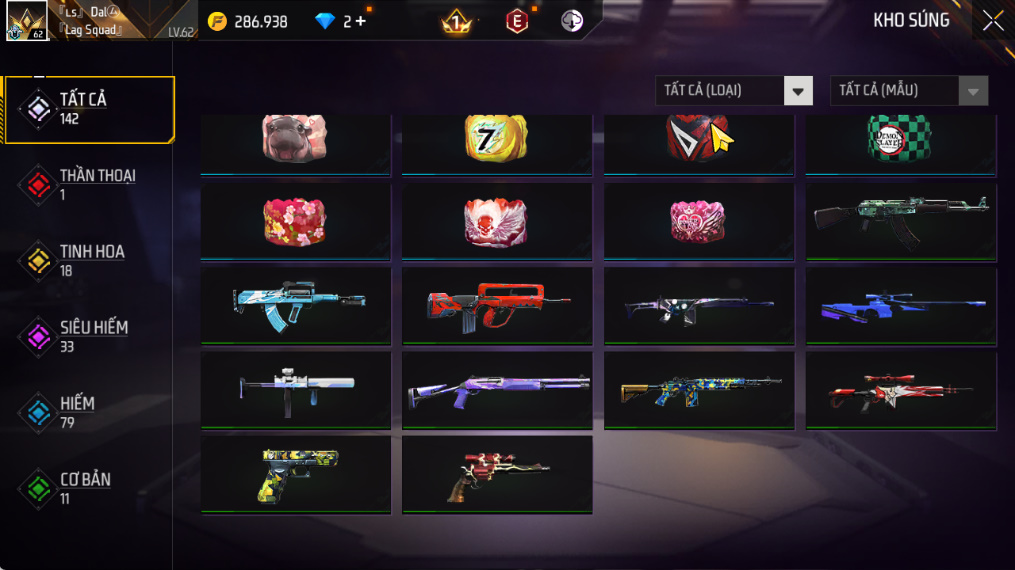
Task: Pick the yellow graffiti pistol skin
Action: click(295, 472)
